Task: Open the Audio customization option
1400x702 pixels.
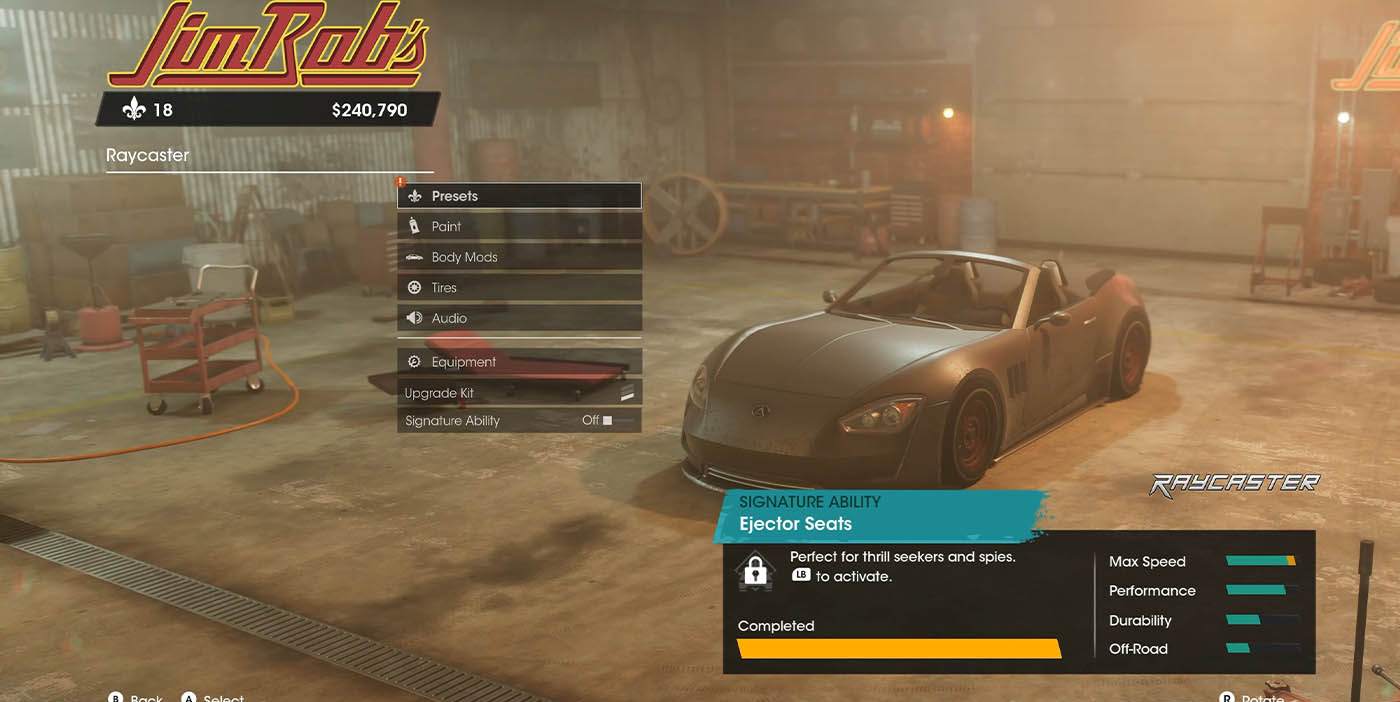Action: pyautogui.click(x=519, y=318)
